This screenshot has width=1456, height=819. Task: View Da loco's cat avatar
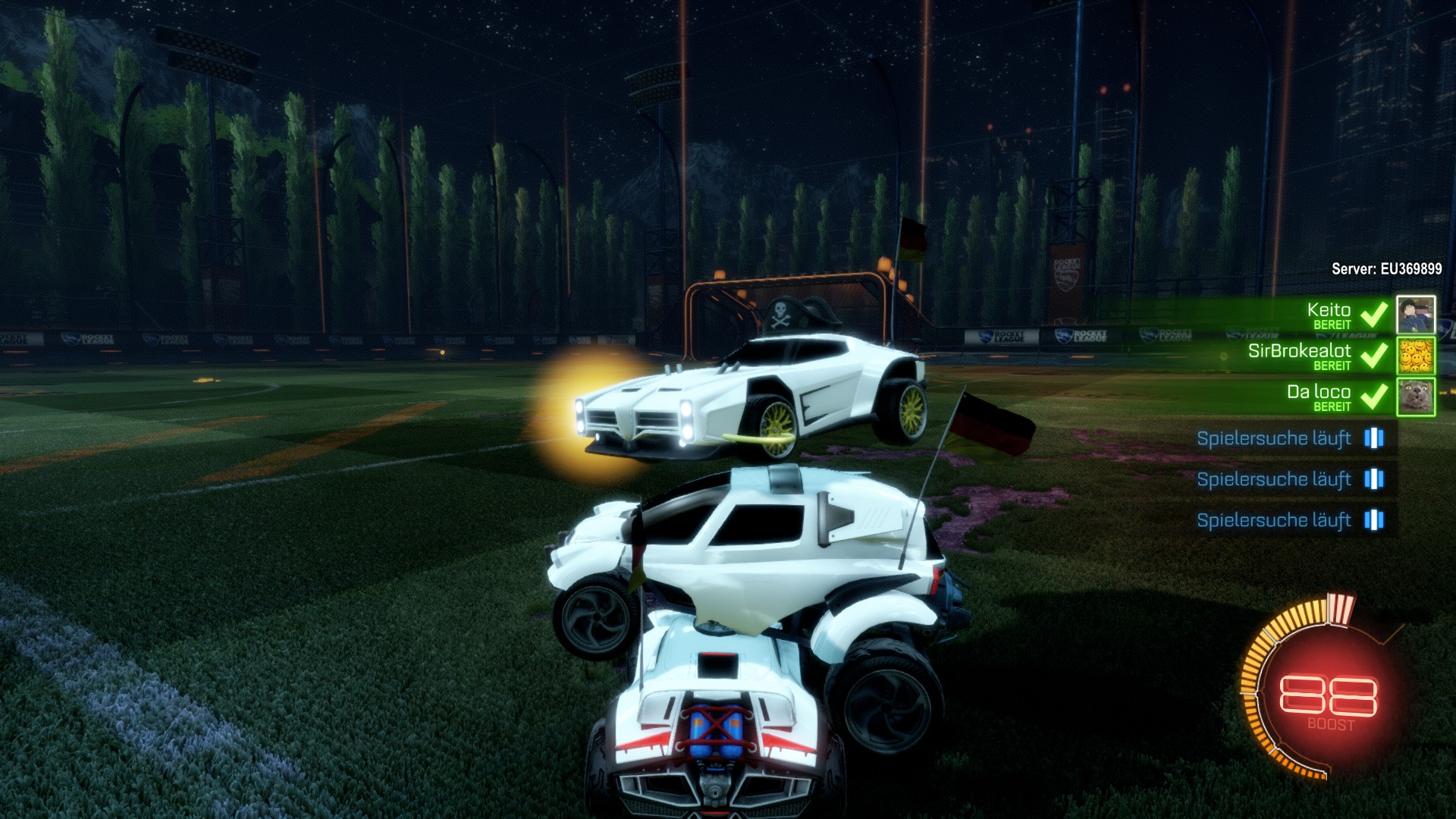(1416, 397)
